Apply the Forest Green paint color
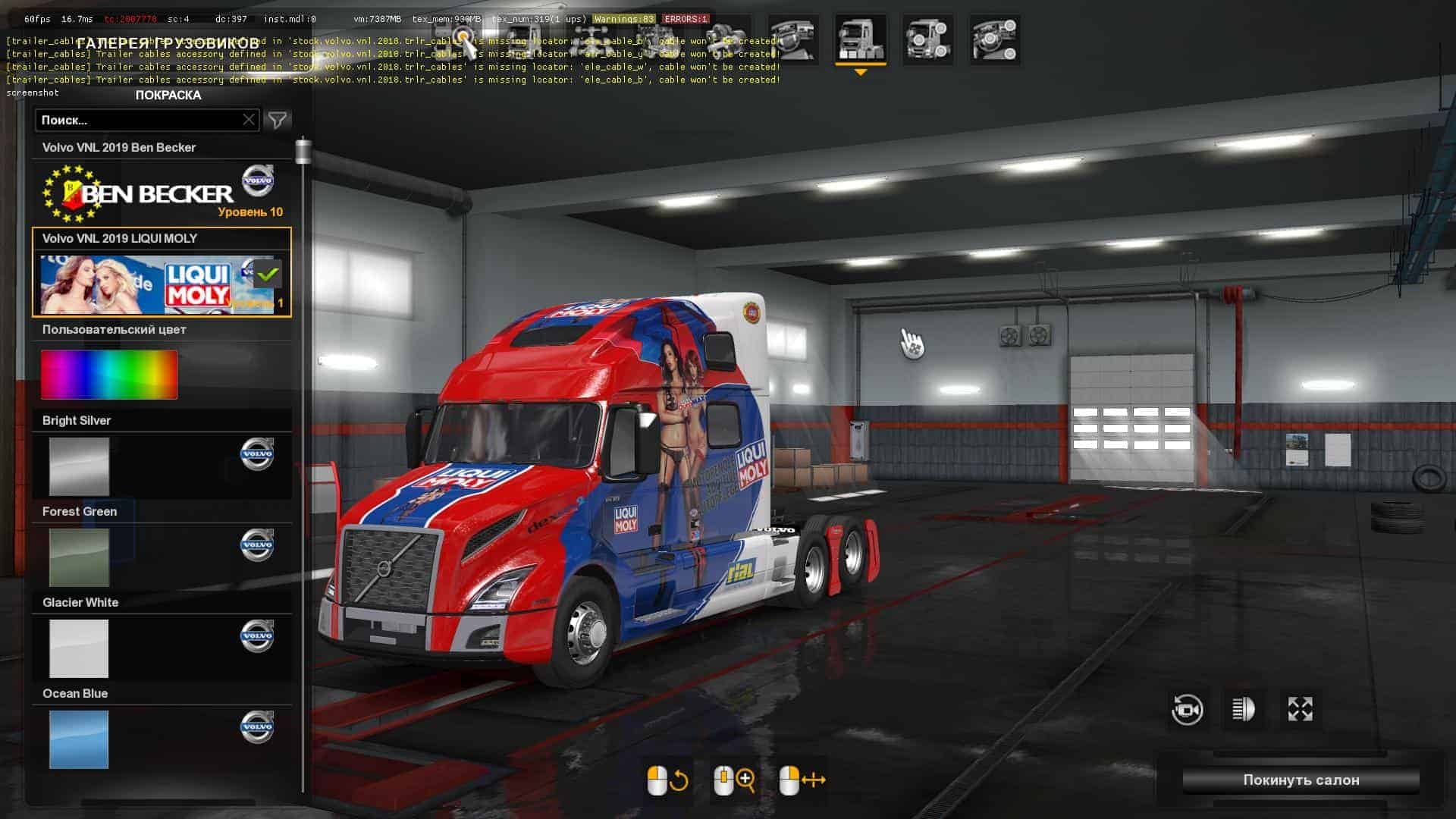The image size is (1456, 819). coord(79,557)
